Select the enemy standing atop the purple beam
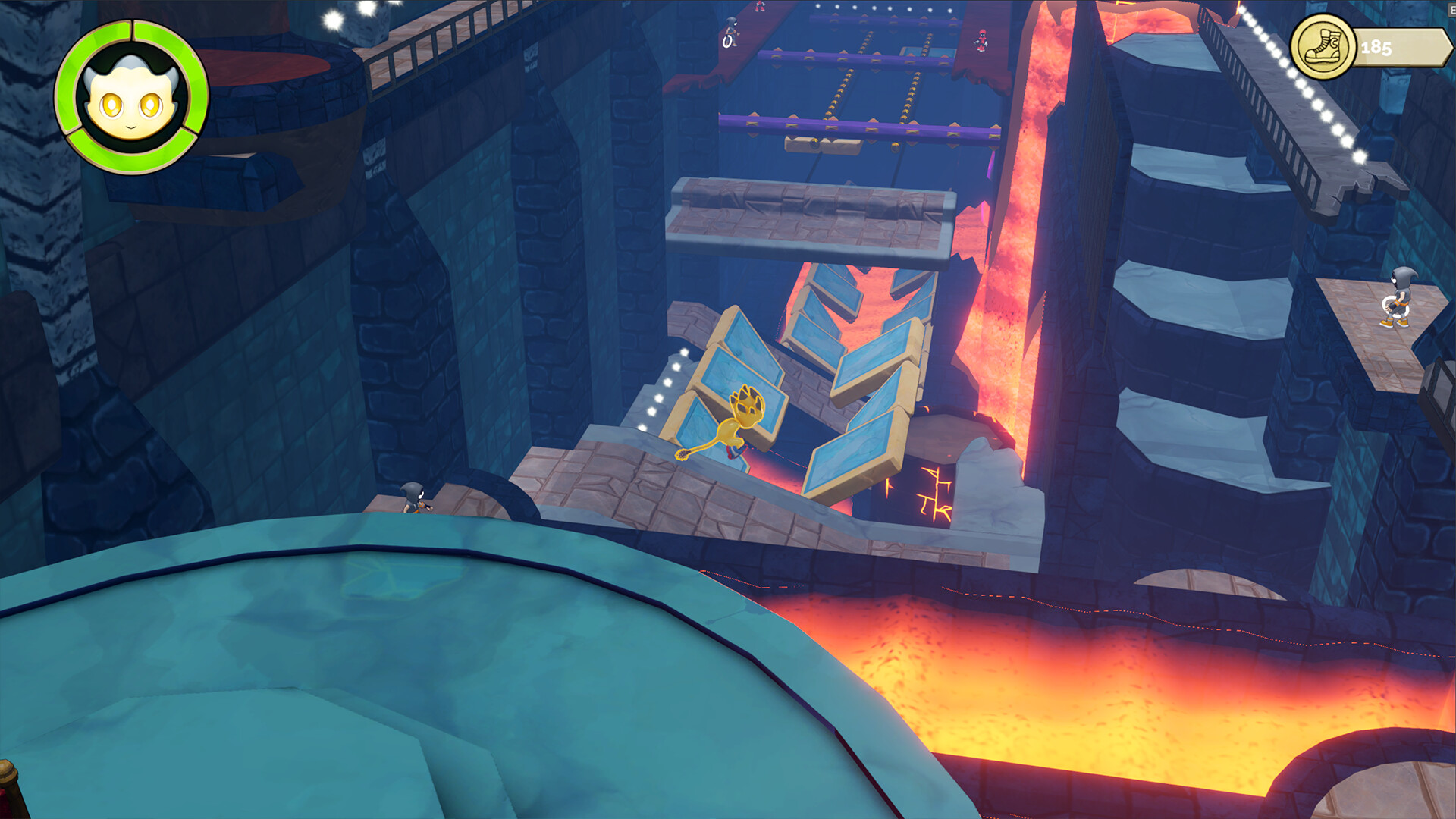 [x=730, y=30]
